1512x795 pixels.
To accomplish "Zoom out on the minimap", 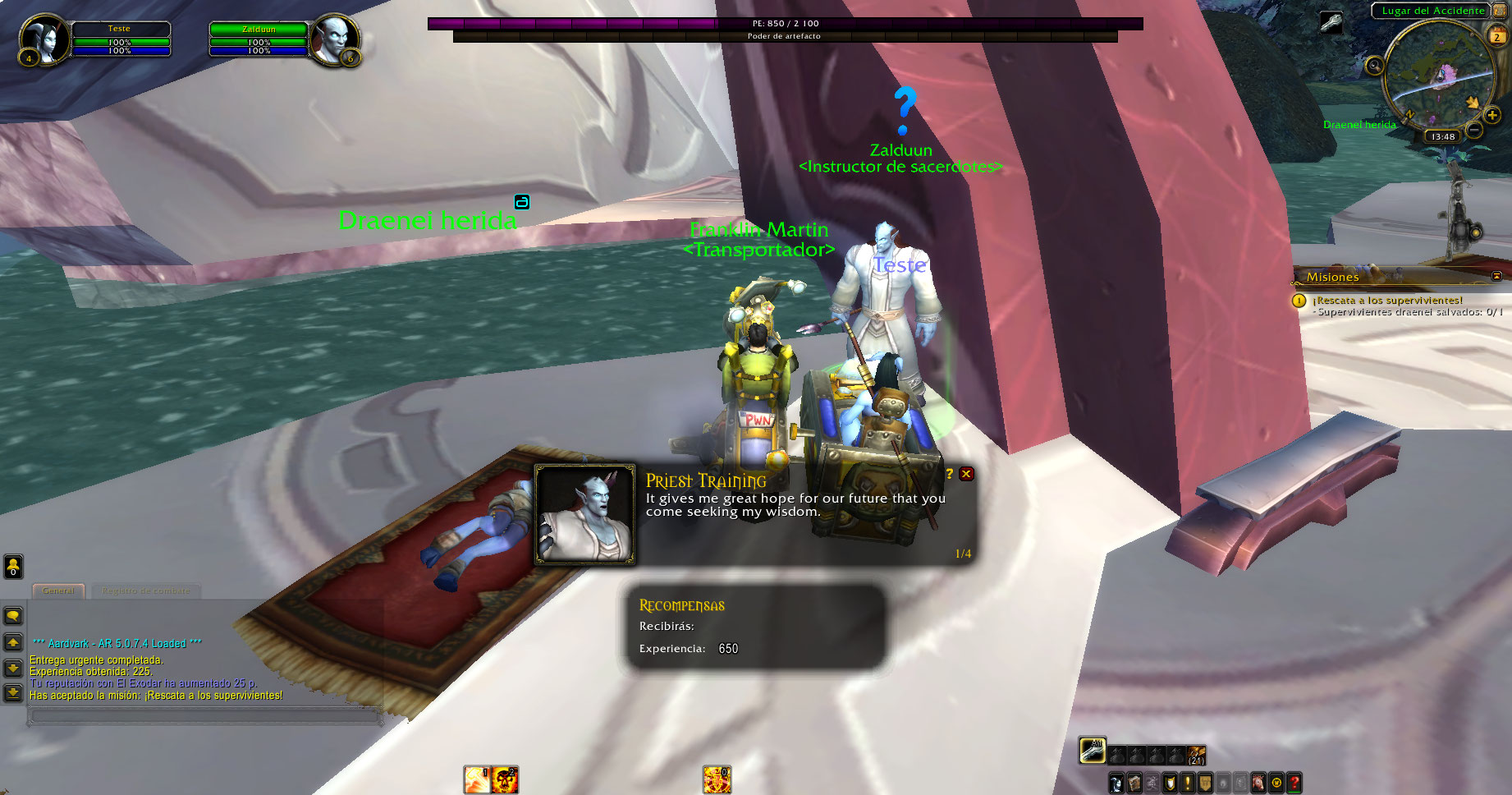I will 1474,130.
